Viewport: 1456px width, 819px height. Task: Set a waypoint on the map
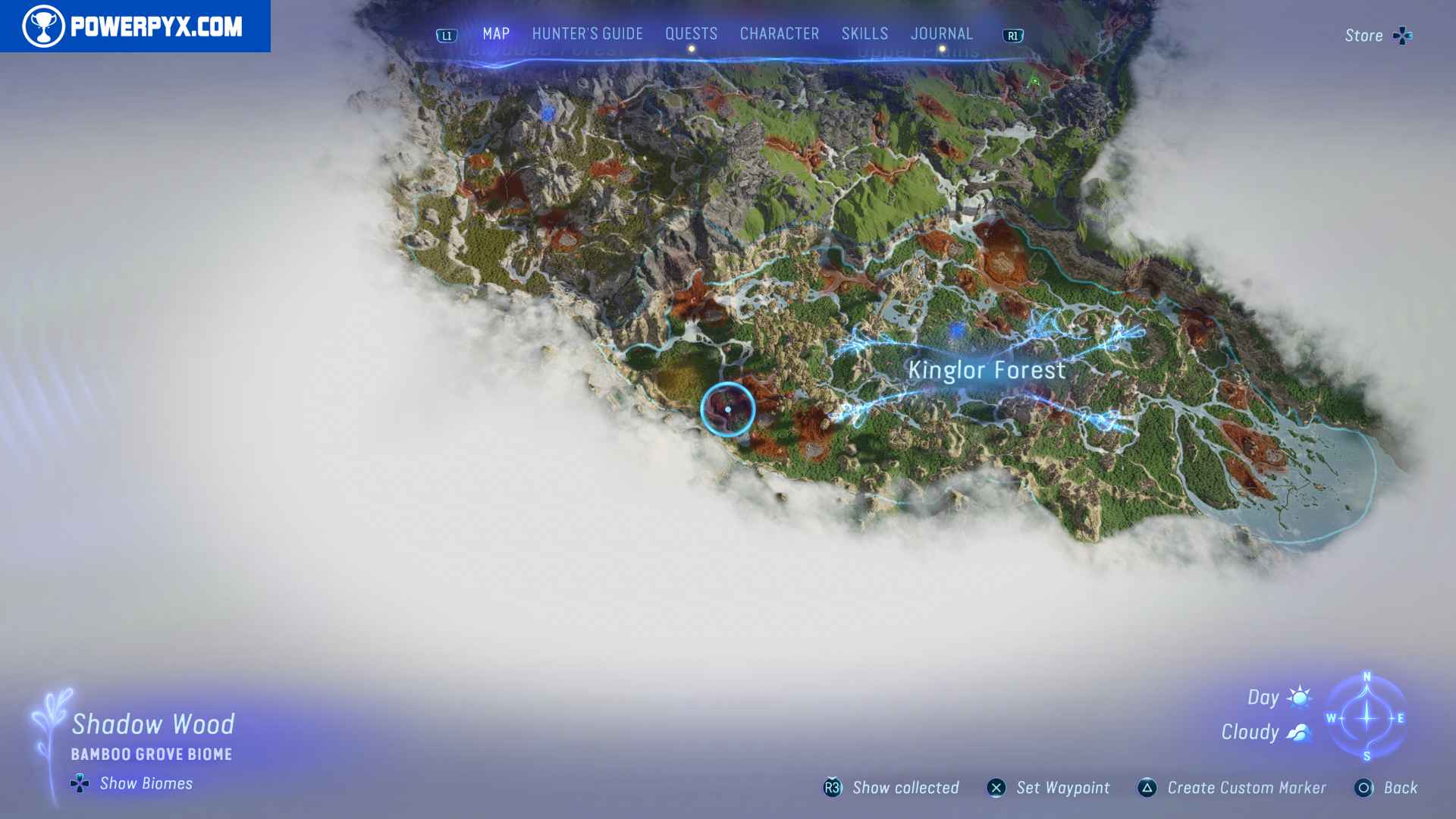point(997,788)
